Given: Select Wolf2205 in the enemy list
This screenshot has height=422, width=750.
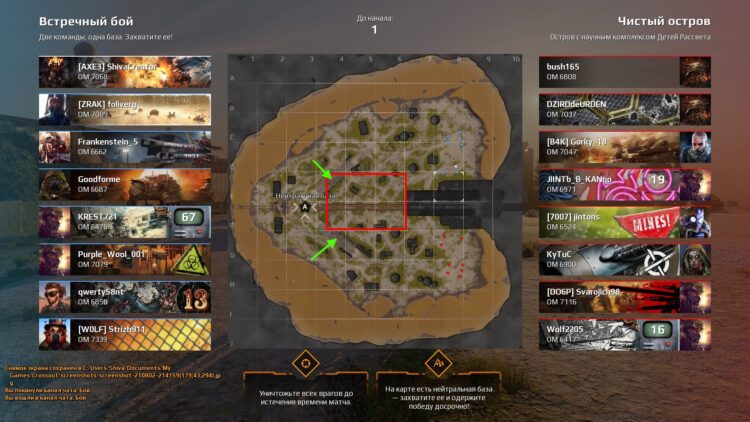Looking at the screenshot, I should [624, 334].
